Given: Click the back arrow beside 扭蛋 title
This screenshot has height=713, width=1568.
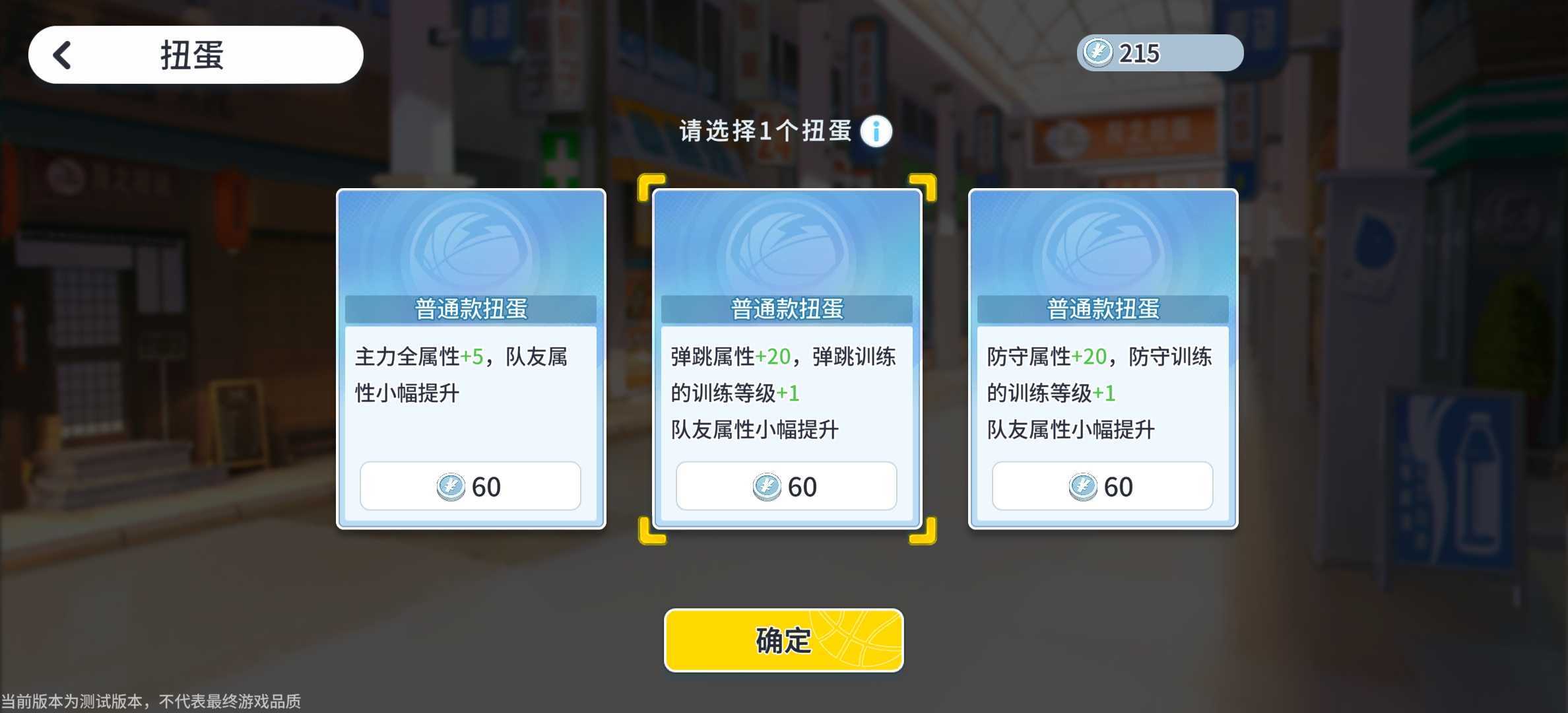Looking at the screenshot, I should point(62,55).
